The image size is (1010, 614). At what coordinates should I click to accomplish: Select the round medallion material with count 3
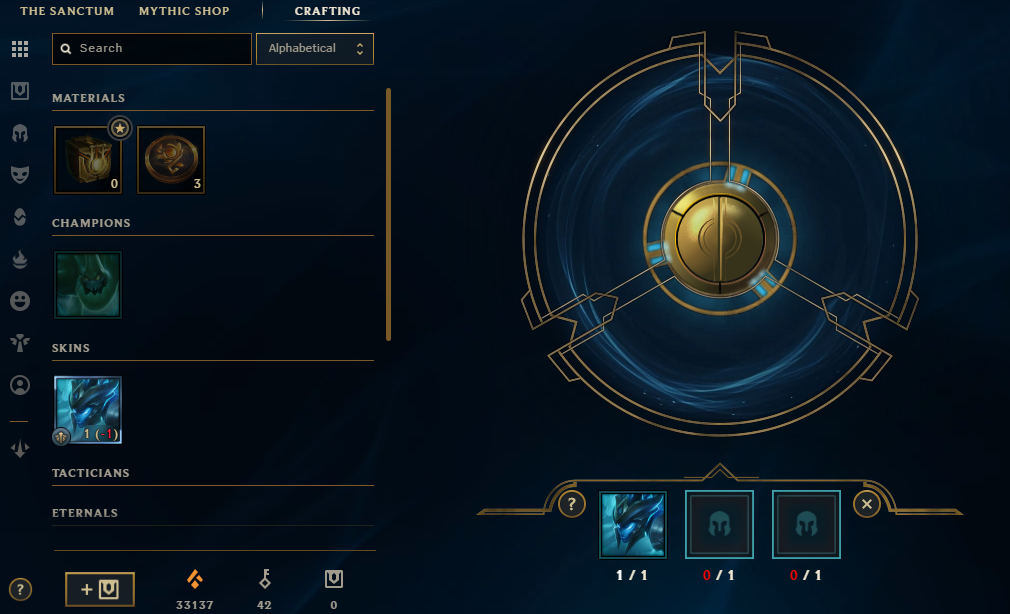(171, 160)
